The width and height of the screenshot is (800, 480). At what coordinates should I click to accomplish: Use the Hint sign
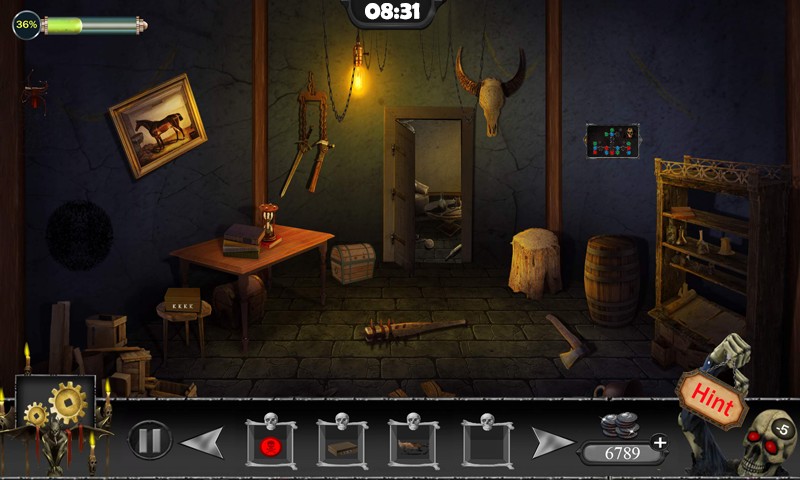[x=714, y=400]
